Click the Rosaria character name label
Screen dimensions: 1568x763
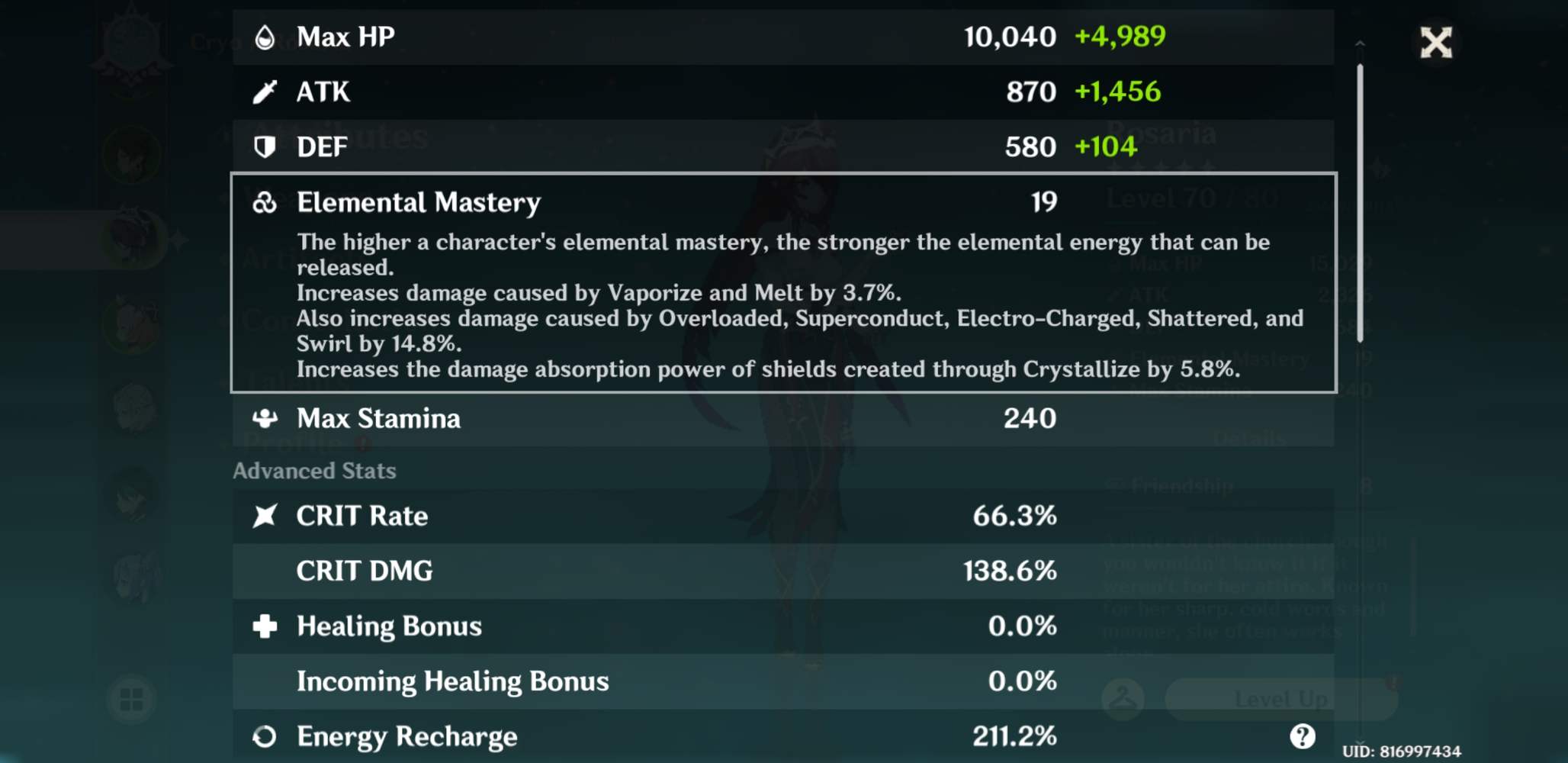pos(1163,134)
